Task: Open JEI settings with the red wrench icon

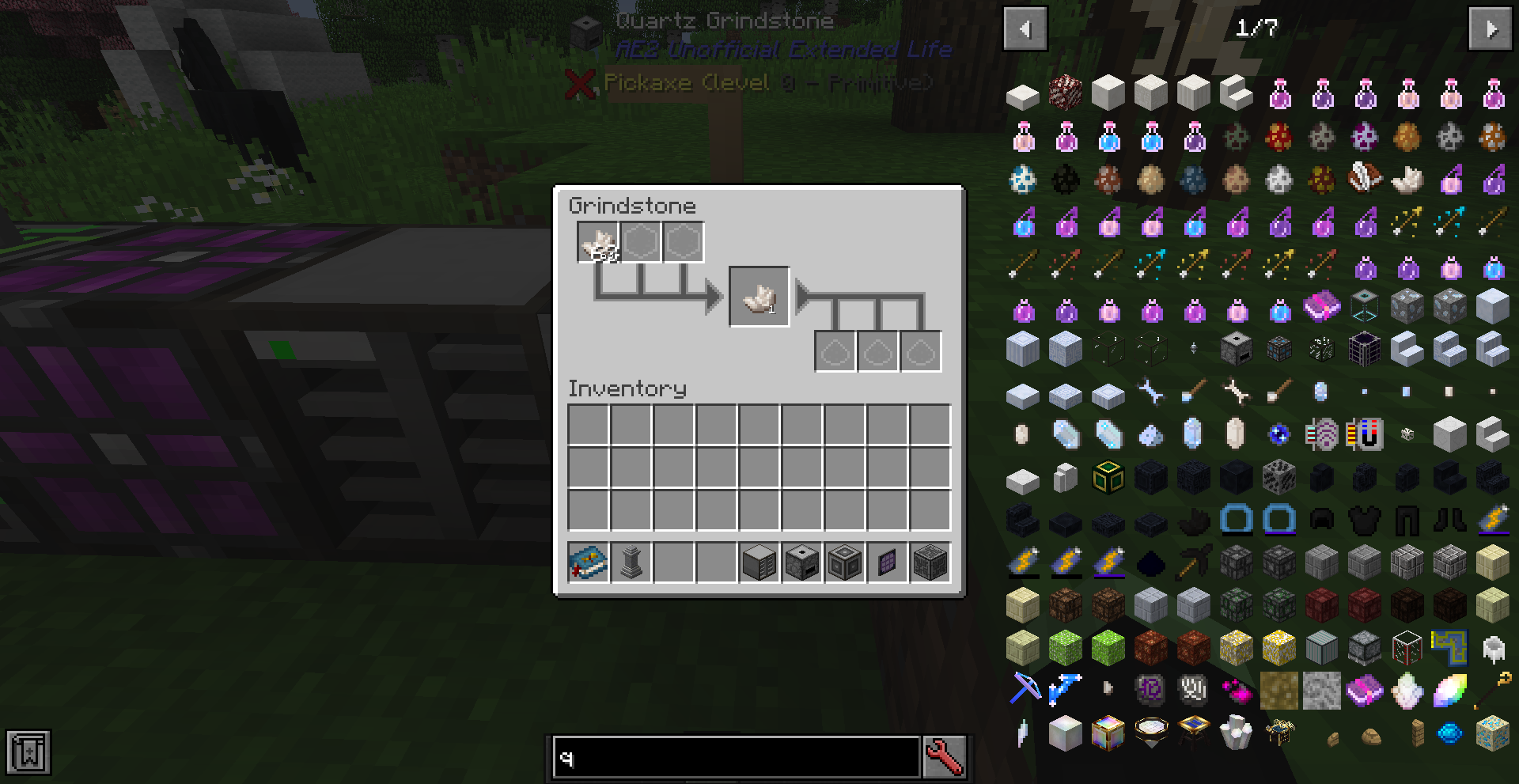Action: 945,757
